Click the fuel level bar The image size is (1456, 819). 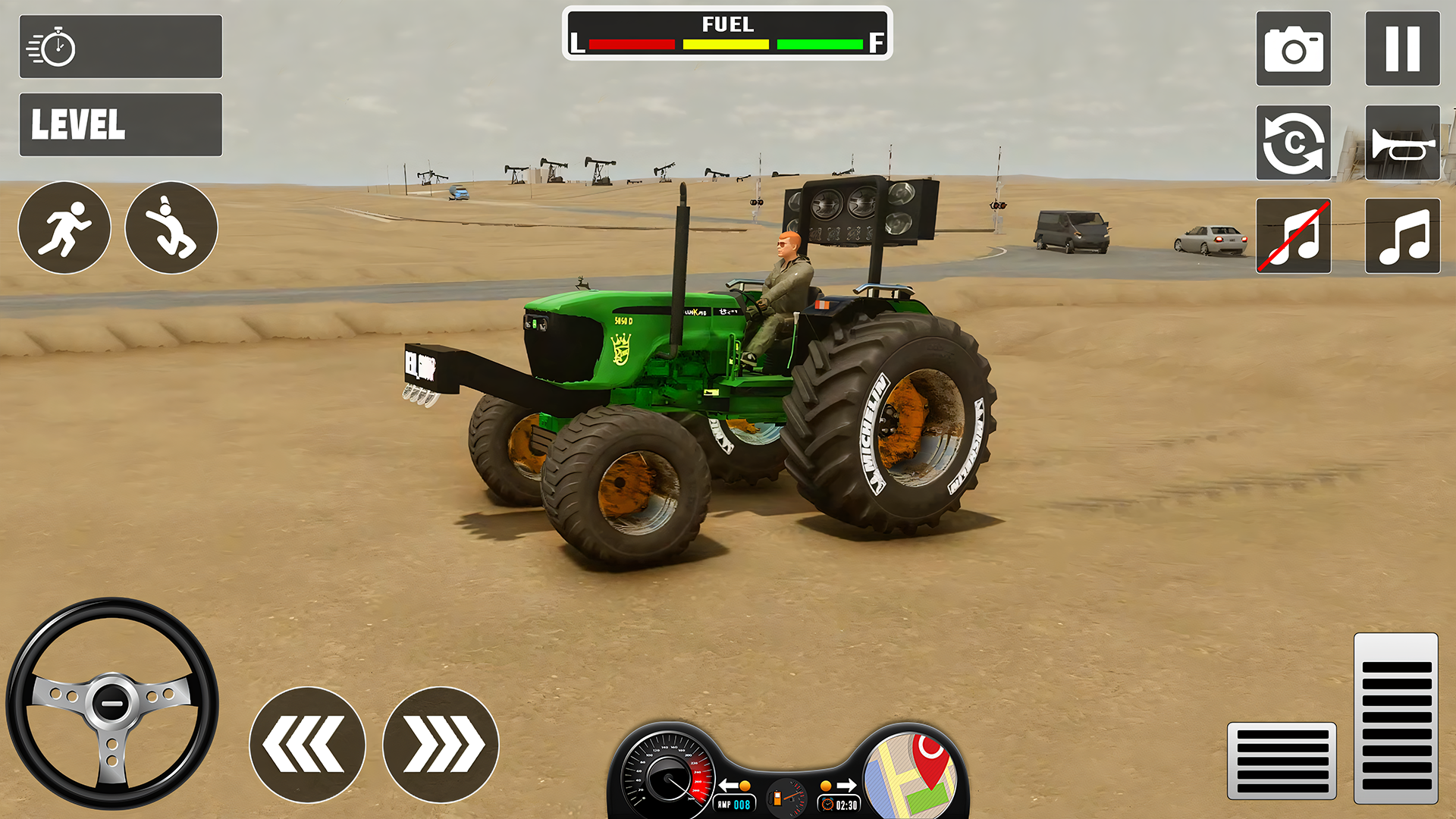click(726, 44)
